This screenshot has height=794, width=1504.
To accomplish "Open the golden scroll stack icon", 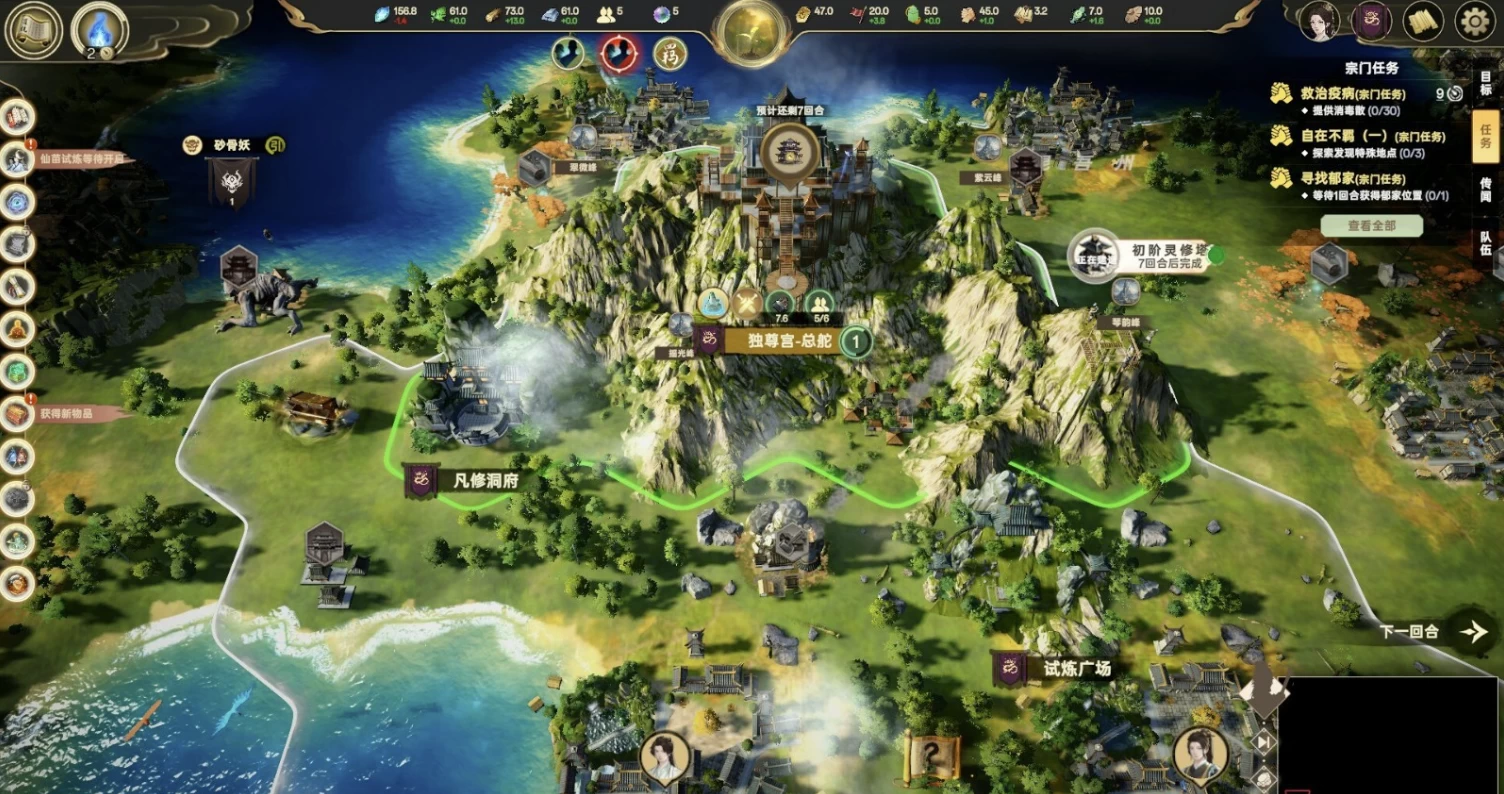I will click(1423, 22).
